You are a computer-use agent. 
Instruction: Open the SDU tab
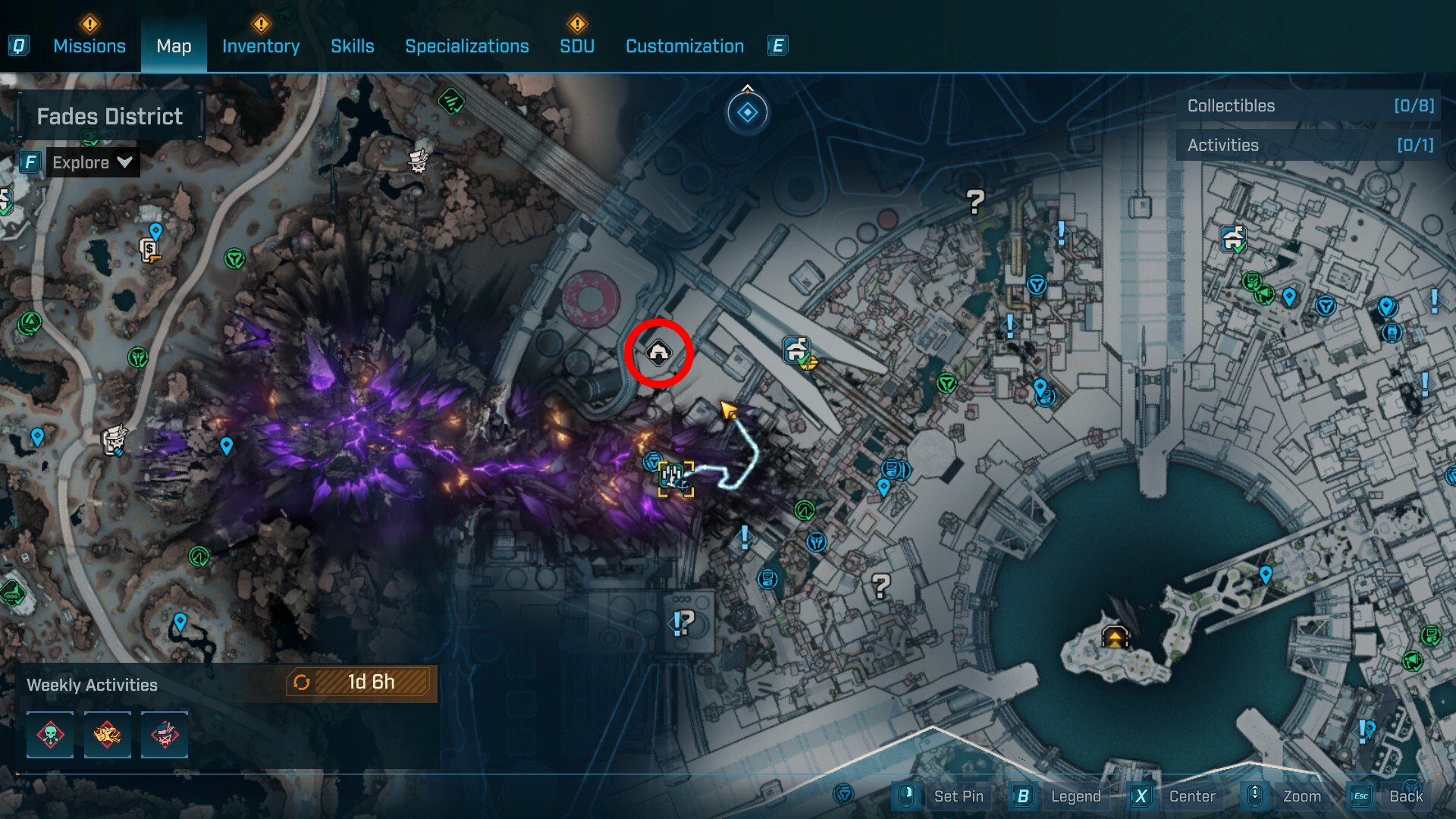[x=577, y=46]
